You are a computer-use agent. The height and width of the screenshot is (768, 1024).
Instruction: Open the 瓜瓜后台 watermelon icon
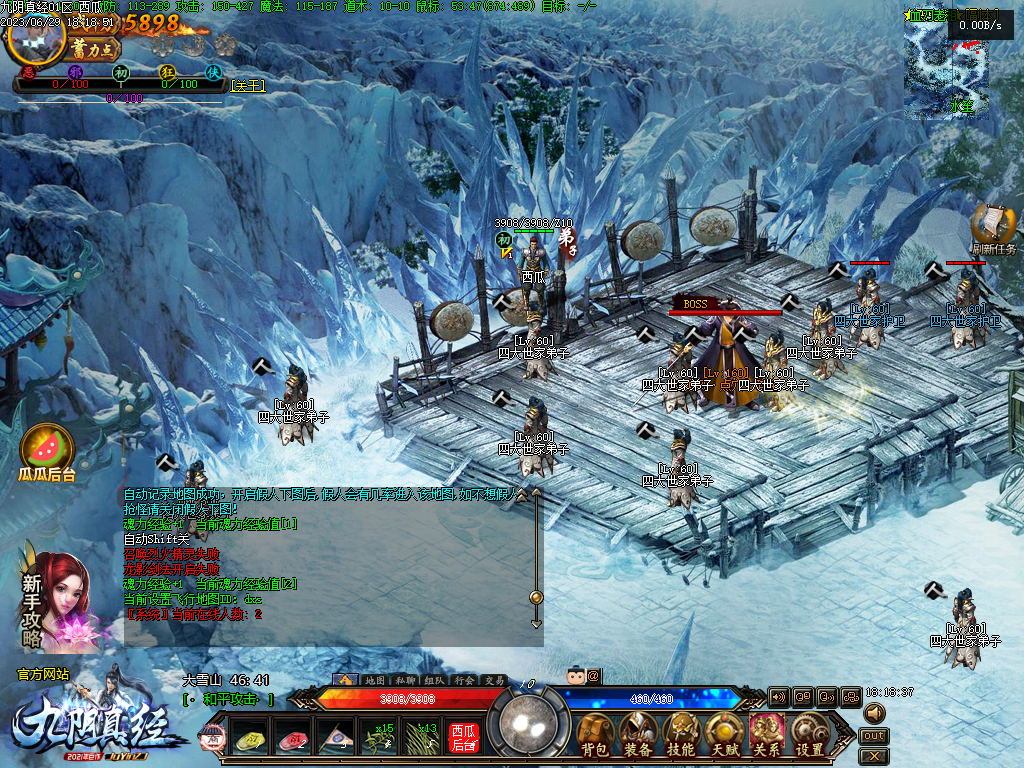point(47,453)
